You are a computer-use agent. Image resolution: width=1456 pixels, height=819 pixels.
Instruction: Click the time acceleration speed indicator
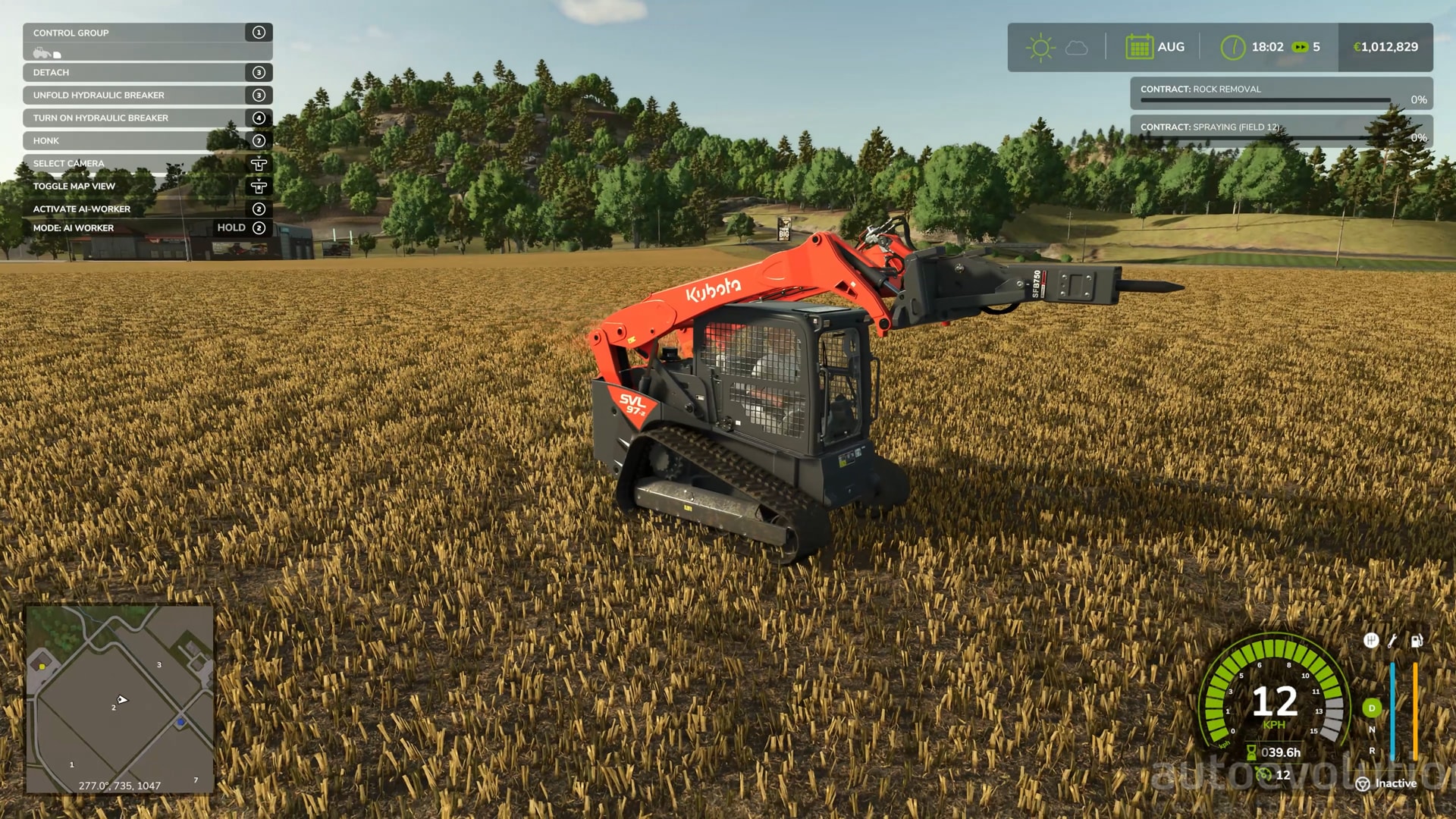pyautogui.click(x=1306, y=47)
